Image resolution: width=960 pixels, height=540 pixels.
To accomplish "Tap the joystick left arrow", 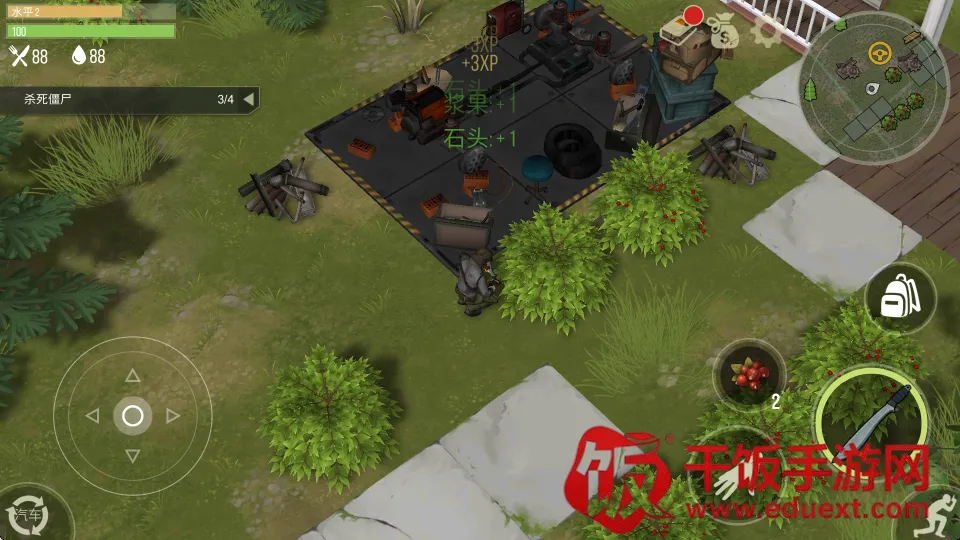I will (93, 415).
